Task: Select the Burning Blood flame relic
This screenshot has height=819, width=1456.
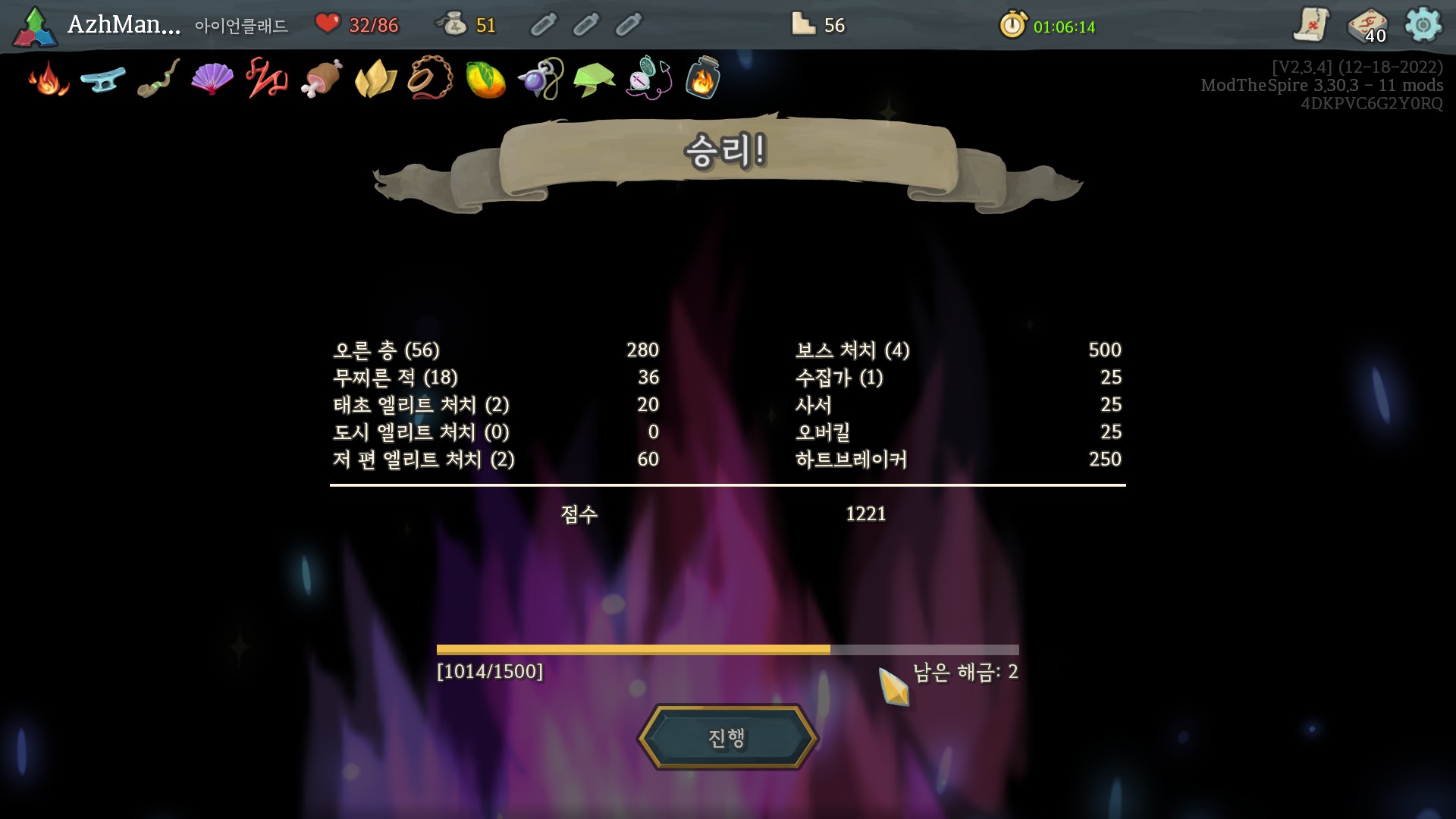Action: coord(49,79)
